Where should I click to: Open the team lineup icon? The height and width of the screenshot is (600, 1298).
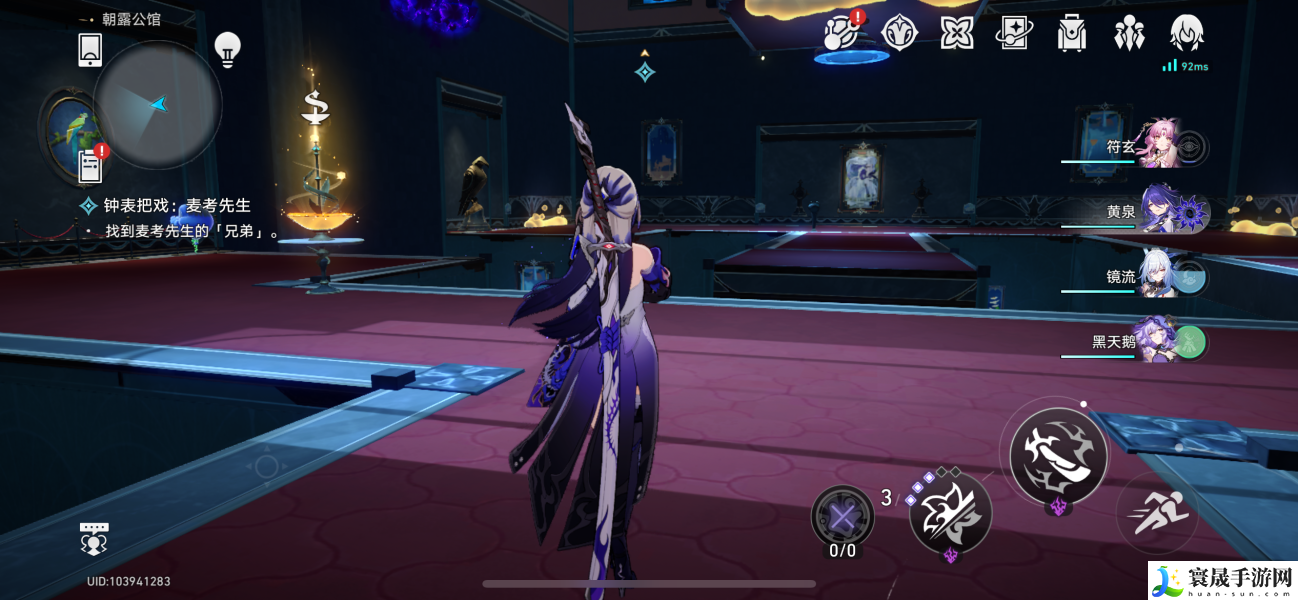click(x=1129, y=33)
